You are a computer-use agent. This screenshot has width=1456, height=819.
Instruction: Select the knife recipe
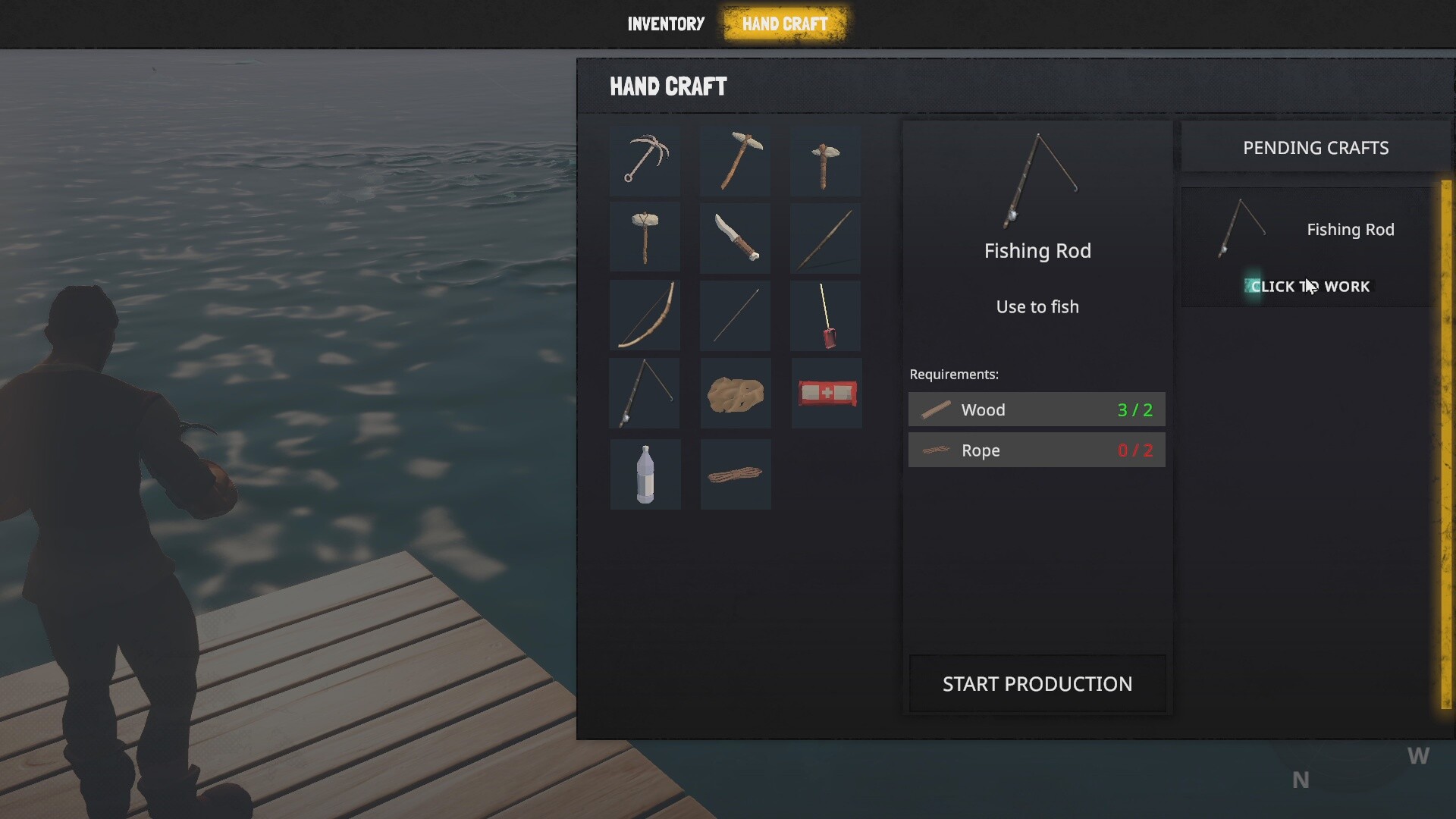[735, 237]
